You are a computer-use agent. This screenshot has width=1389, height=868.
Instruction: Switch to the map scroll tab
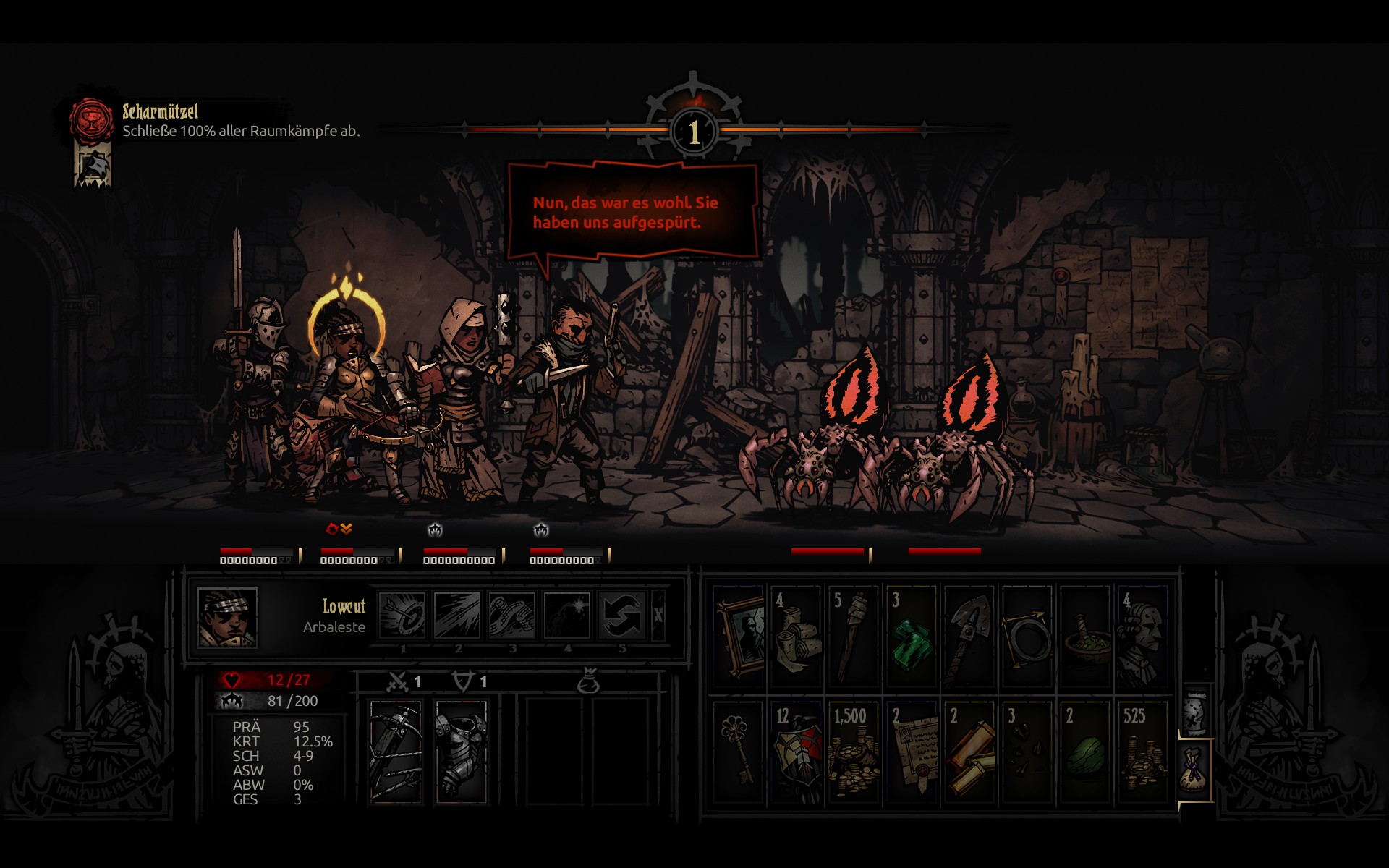point(1195,713)
